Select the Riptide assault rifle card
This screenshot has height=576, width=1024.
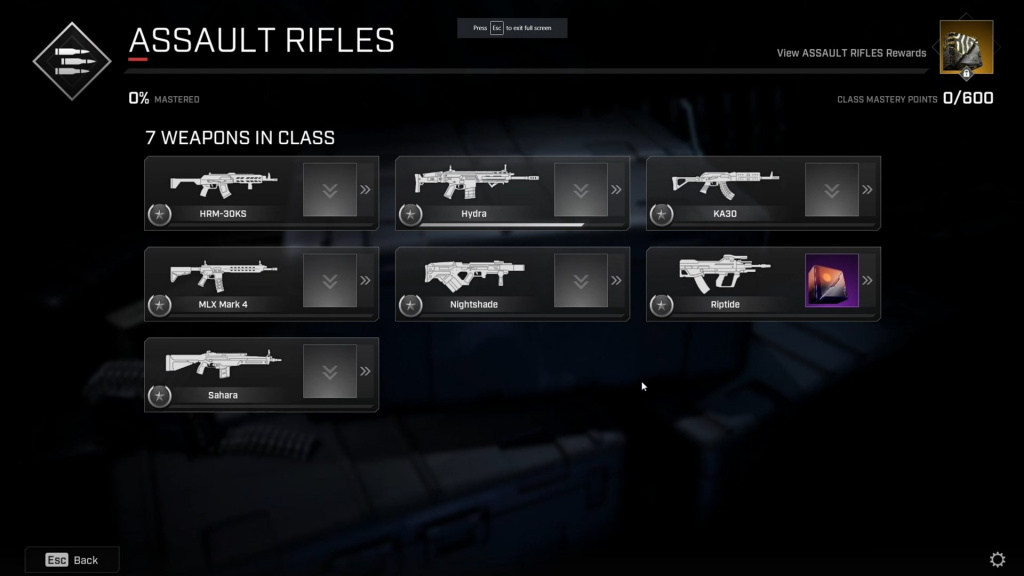tap(726, 283)
